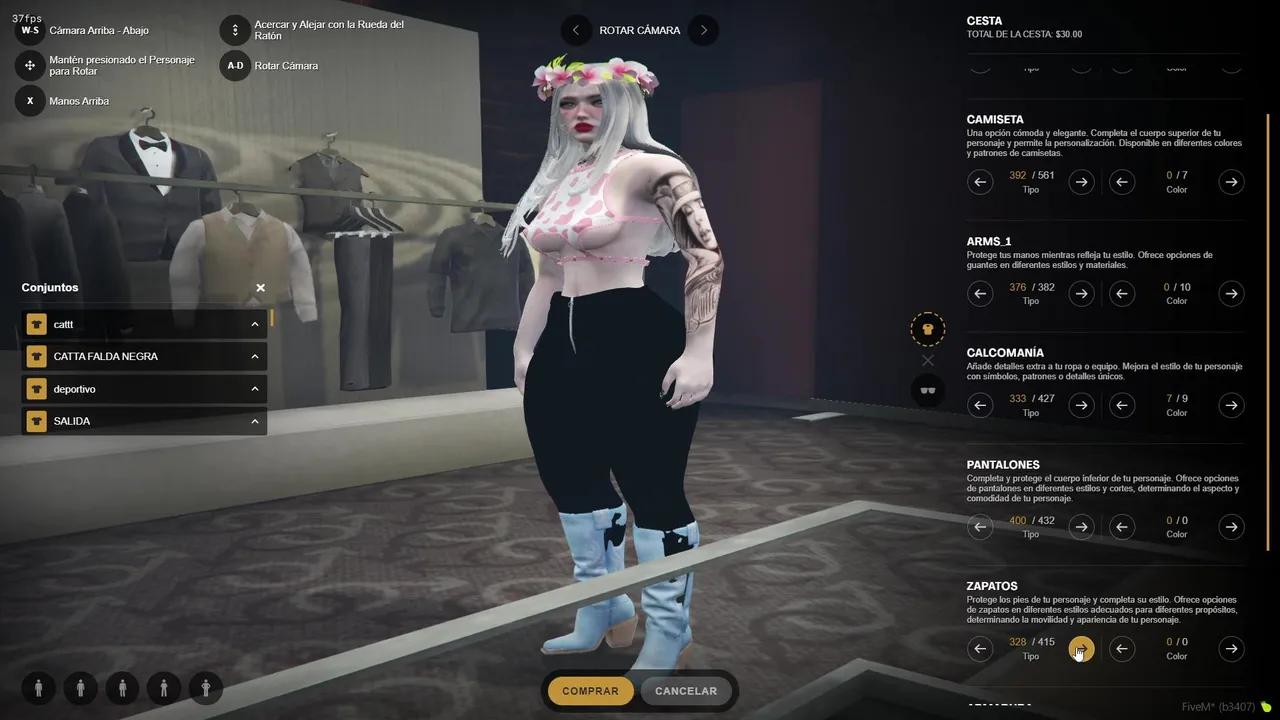1280x720 pixels.
Task: Click the outfit icon beside SALIDA
Action: tap(37, 421)
